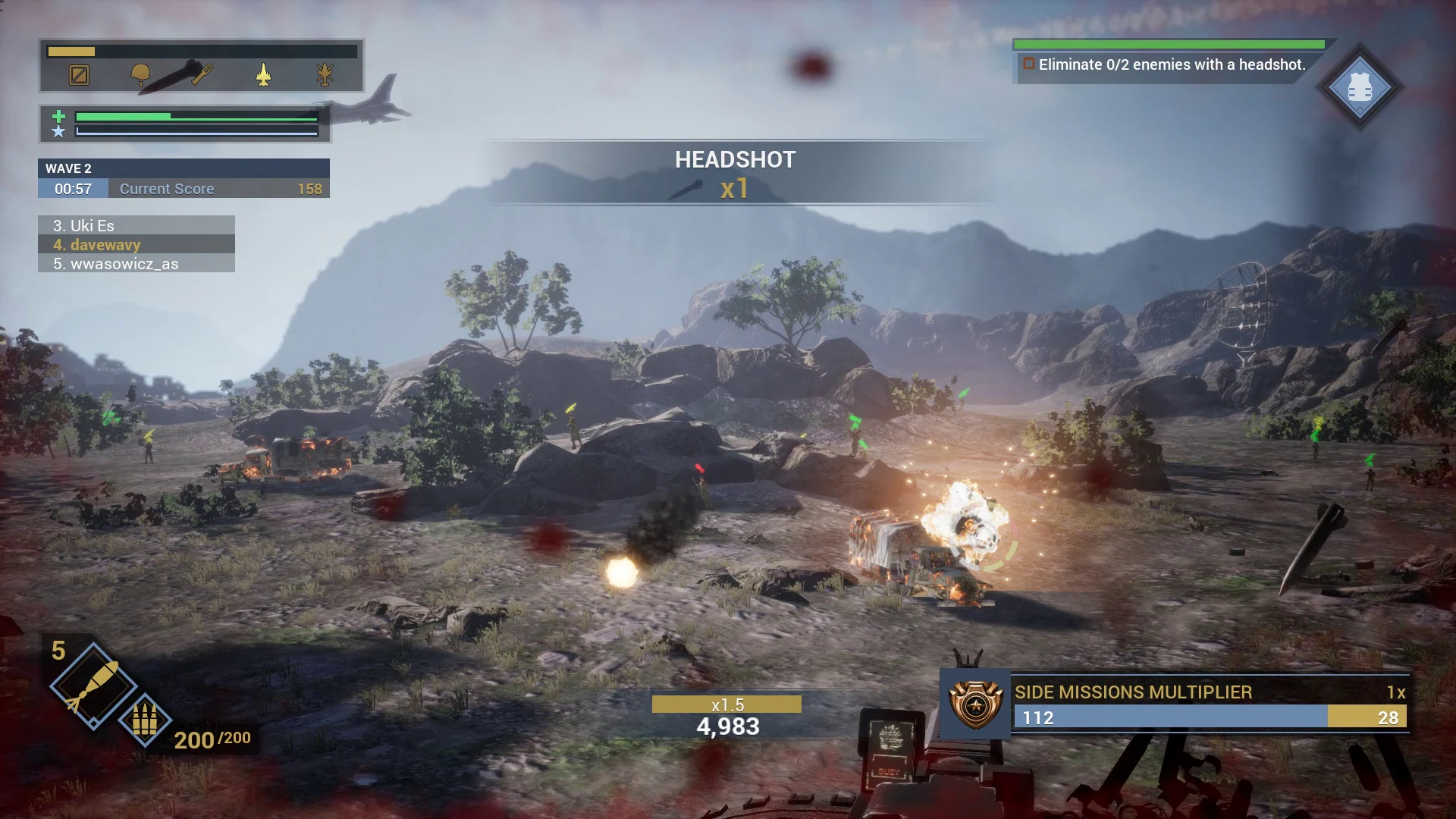Activate the fighter jet airstrike icon
Screen dimensions: 1456x819
262,74
